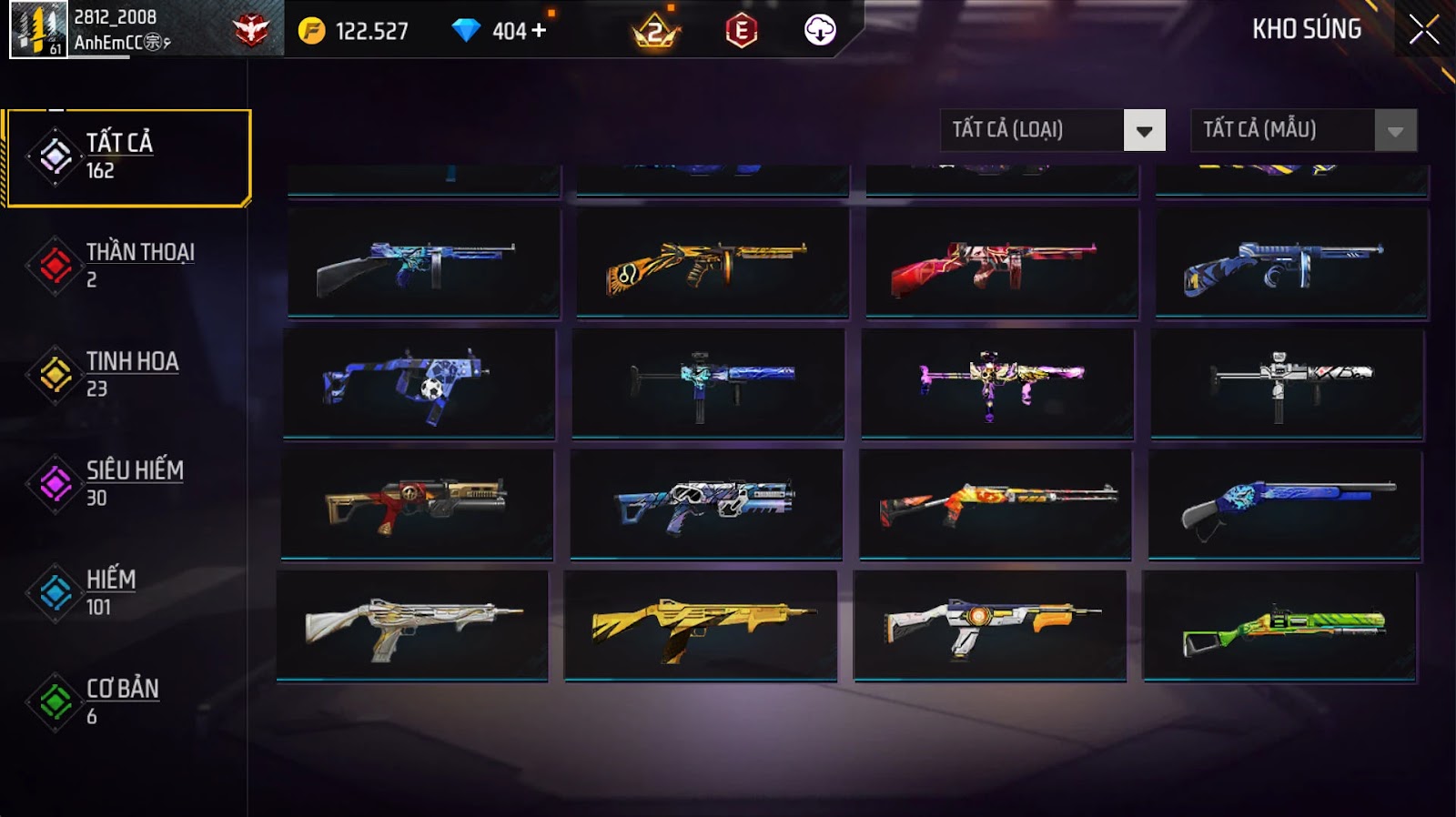Select the orange and gold Thompson skin

(712, 264)
